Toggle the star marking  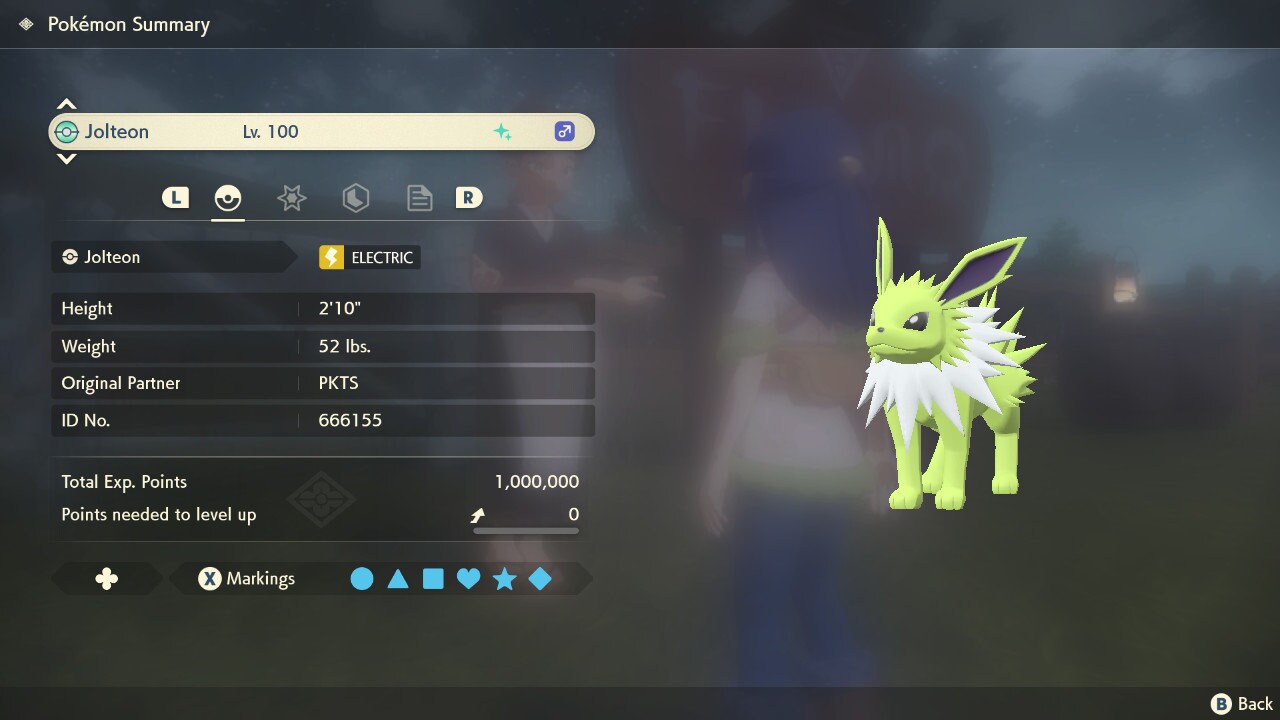pyautogui.click(x=504, y=579)
